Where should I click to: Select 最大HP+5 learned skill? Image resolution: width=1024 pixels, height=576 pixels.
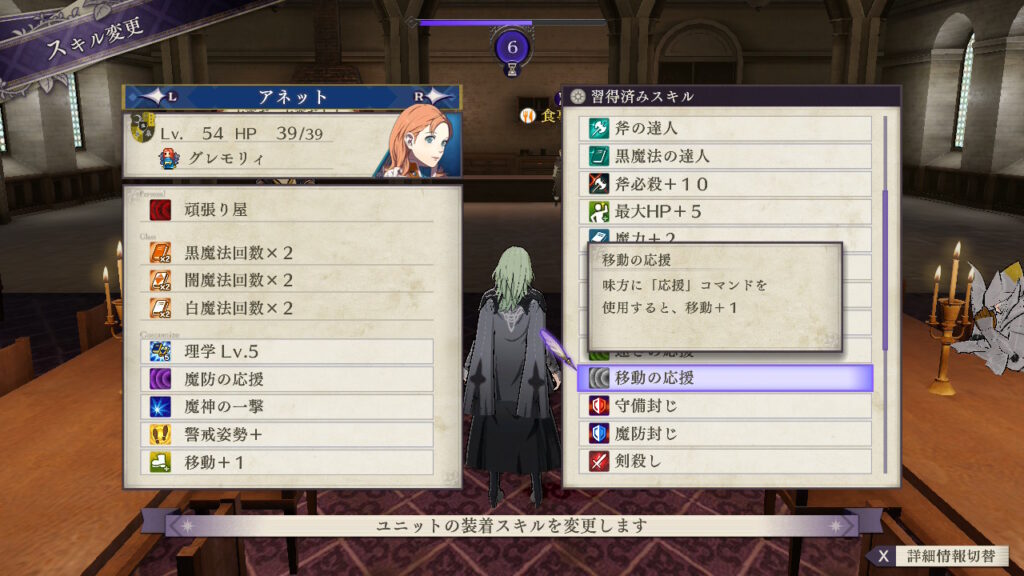pyautogui.click(x=729, y=212)
